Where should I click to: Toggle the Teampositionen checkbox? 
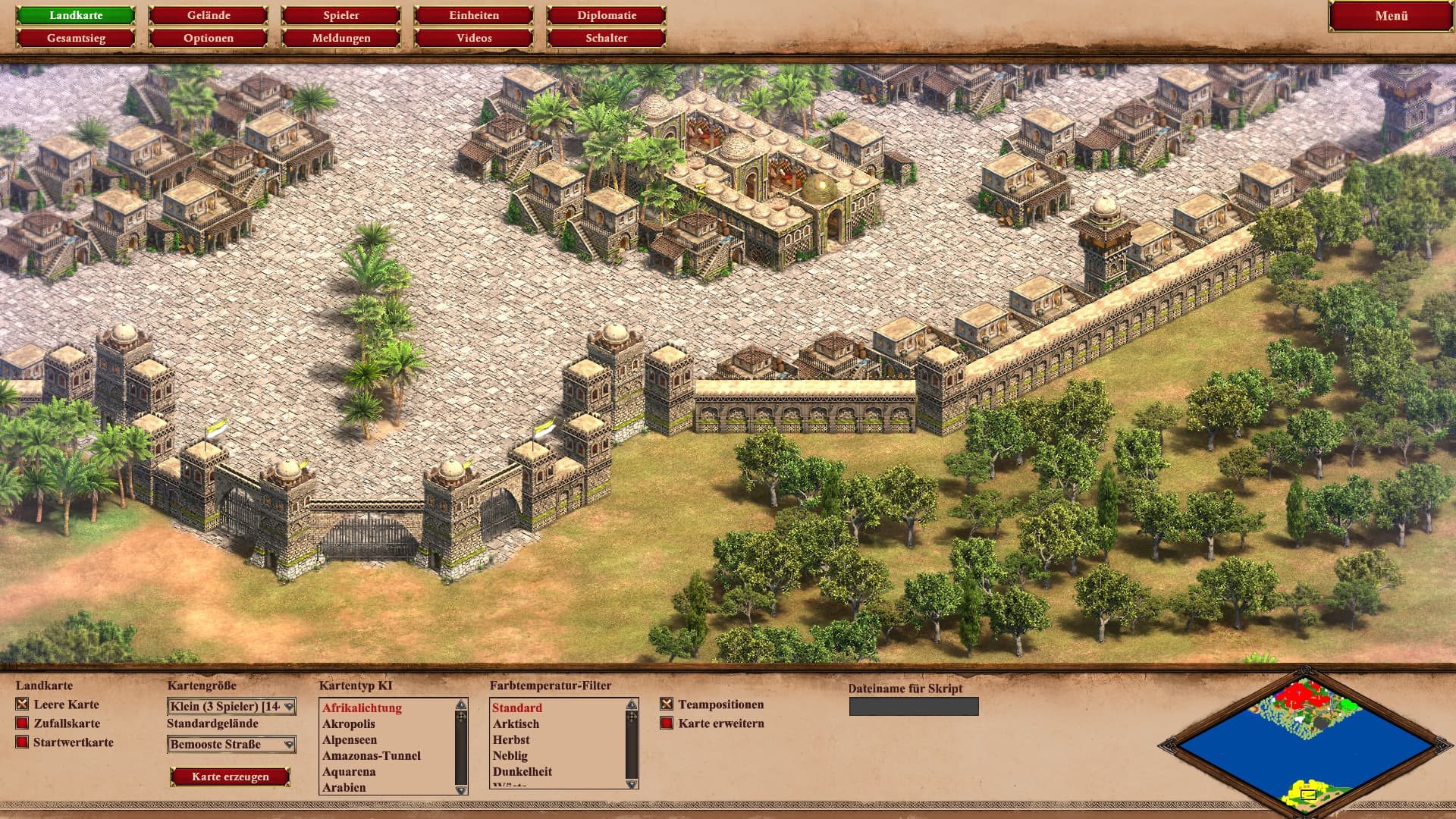click(x=667, y=704)
